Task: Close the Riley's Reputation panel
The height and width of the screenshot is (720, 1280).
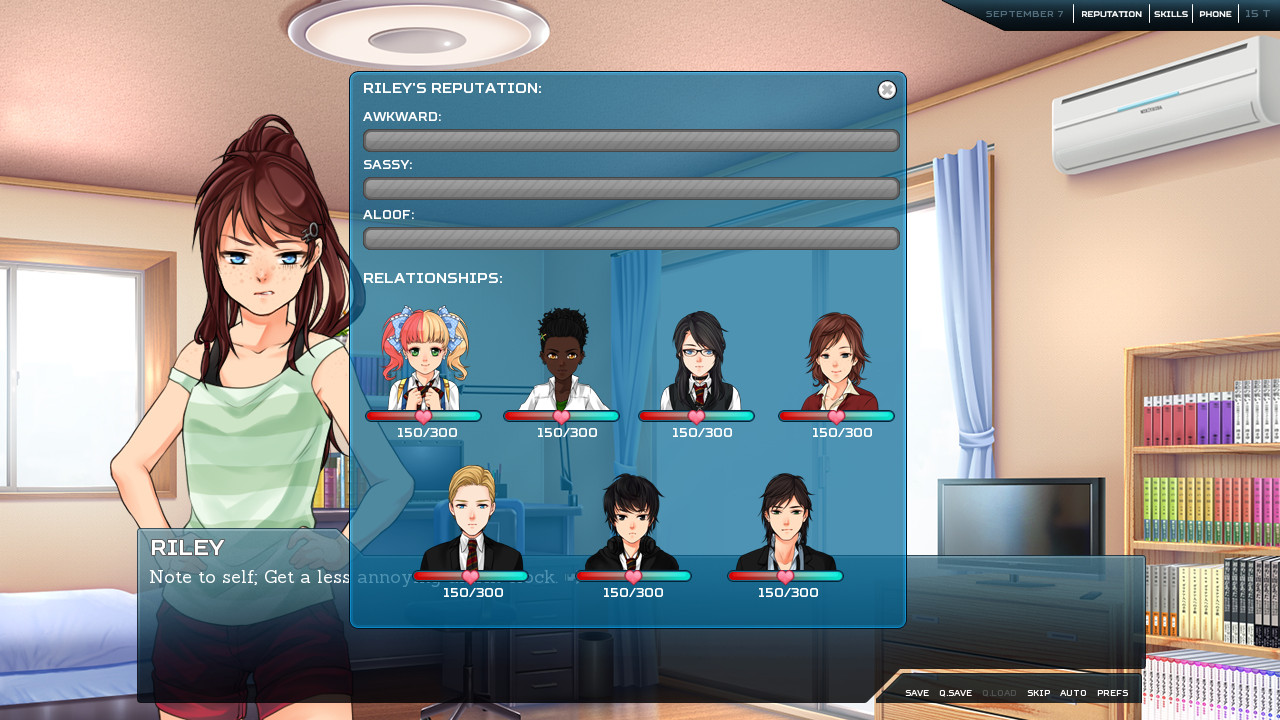Action: coord(887,90)
